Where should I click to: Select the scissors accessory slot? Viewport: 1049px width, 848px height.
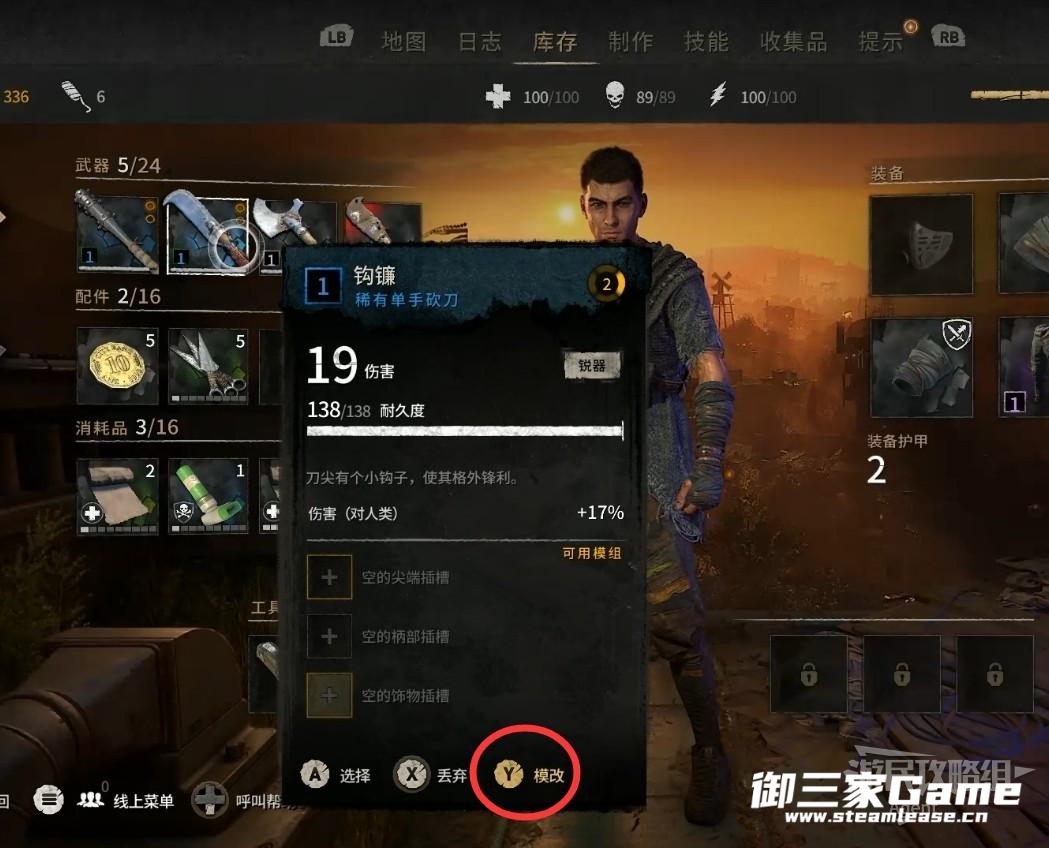pos(207,365)
